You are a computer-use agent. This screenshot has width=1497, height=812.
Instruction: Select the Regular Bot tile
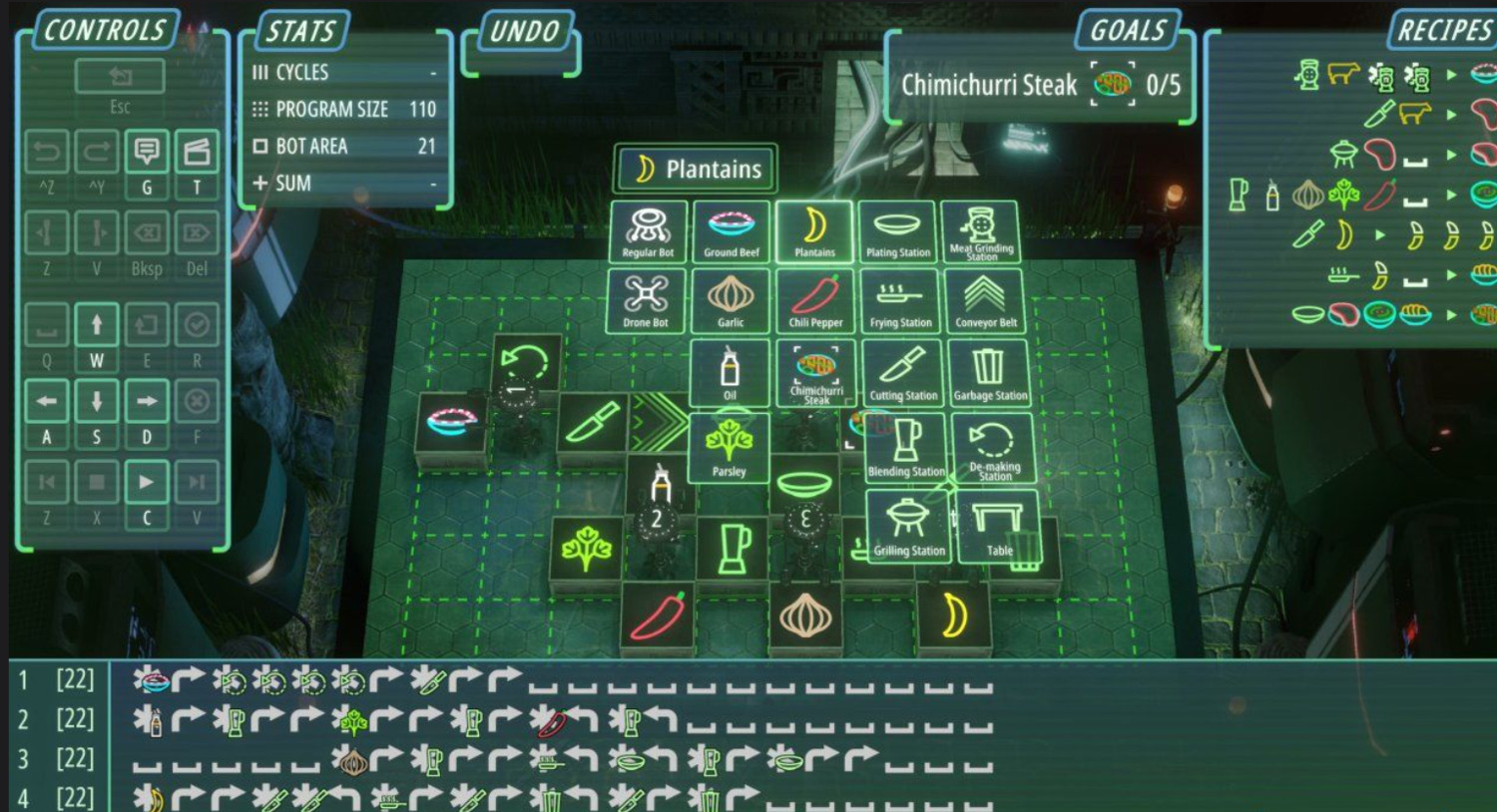[648, 231]
